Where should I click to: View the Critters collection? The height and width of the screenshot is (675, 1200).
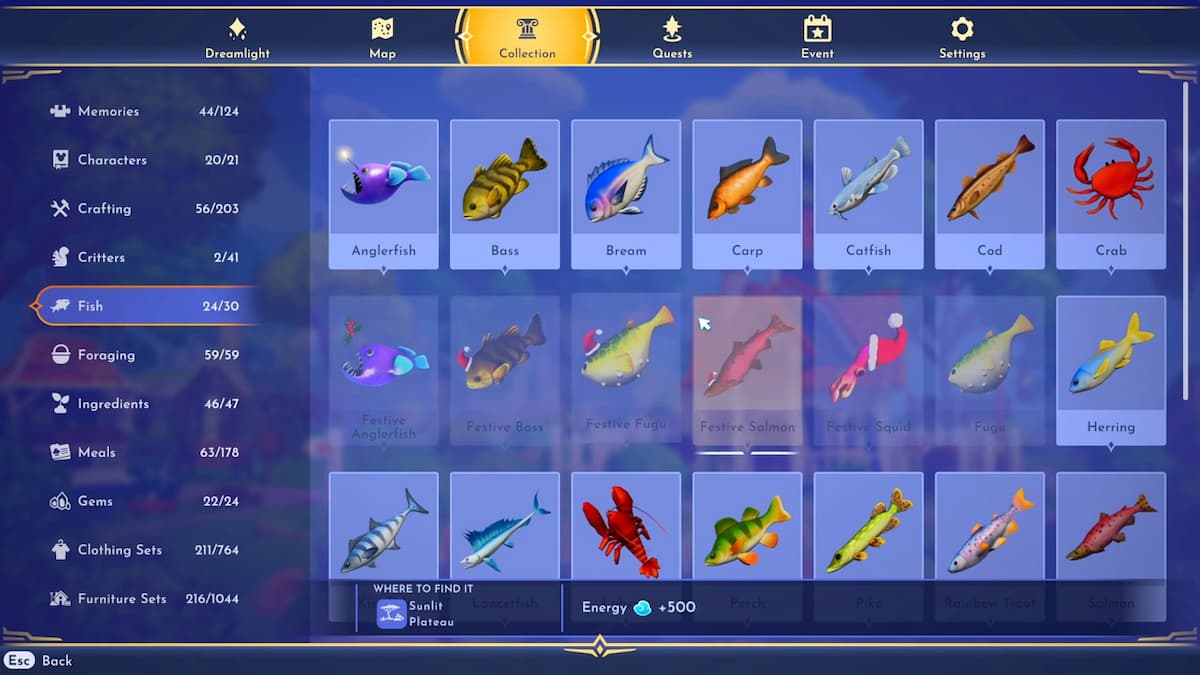click(145, 257)
